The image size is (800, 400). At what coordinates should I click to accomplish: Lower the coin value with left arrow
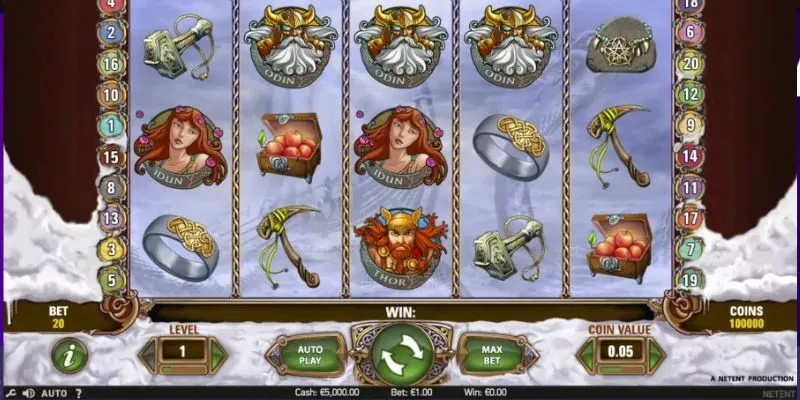[x=583, y=353]
